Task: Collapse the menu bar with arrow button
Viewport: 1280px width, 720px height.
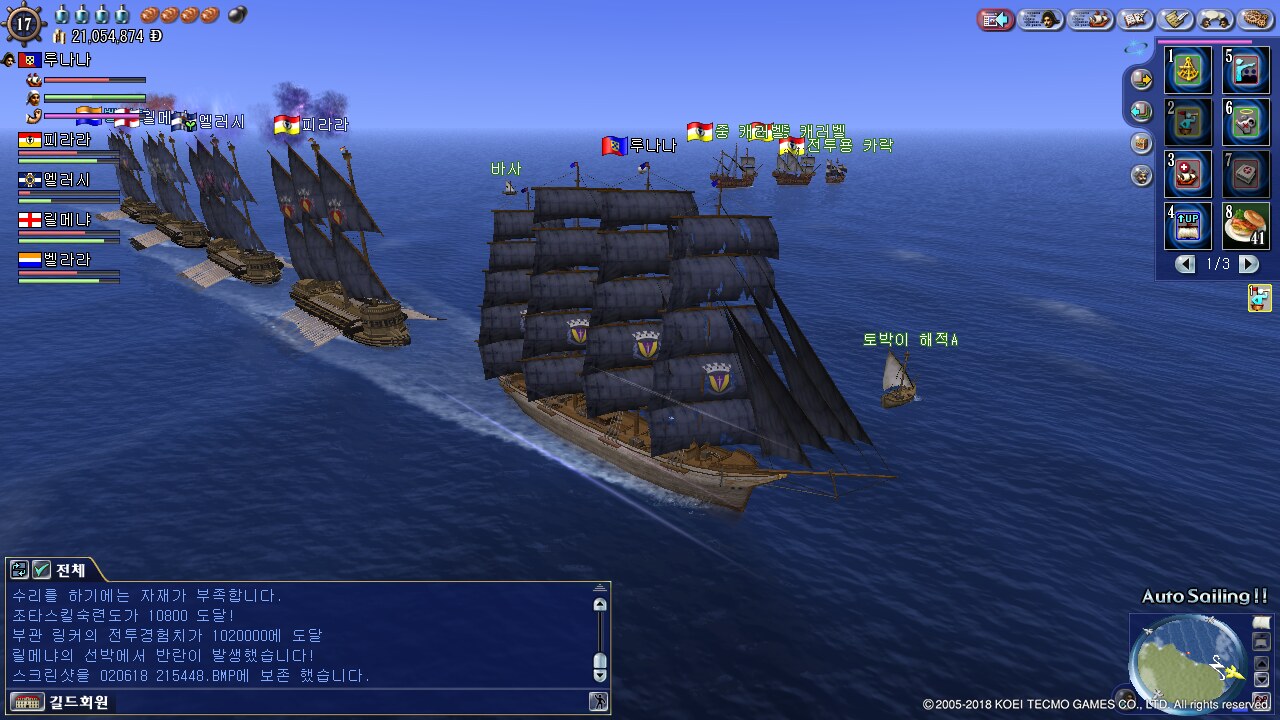Action: click(996, 19)
